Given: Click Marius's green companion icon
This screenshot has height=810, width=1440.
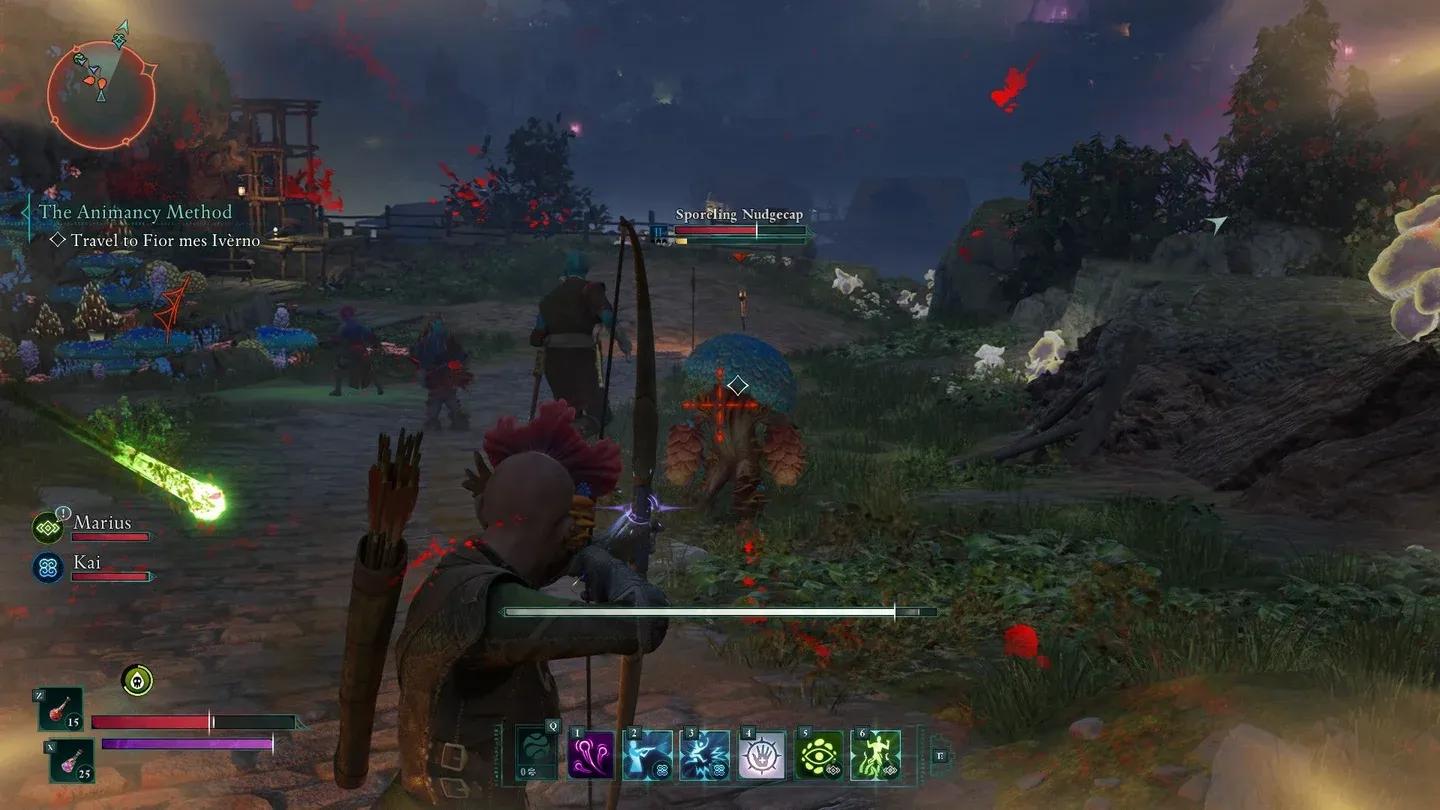Looking at the screenshot, I should point(48,527).
